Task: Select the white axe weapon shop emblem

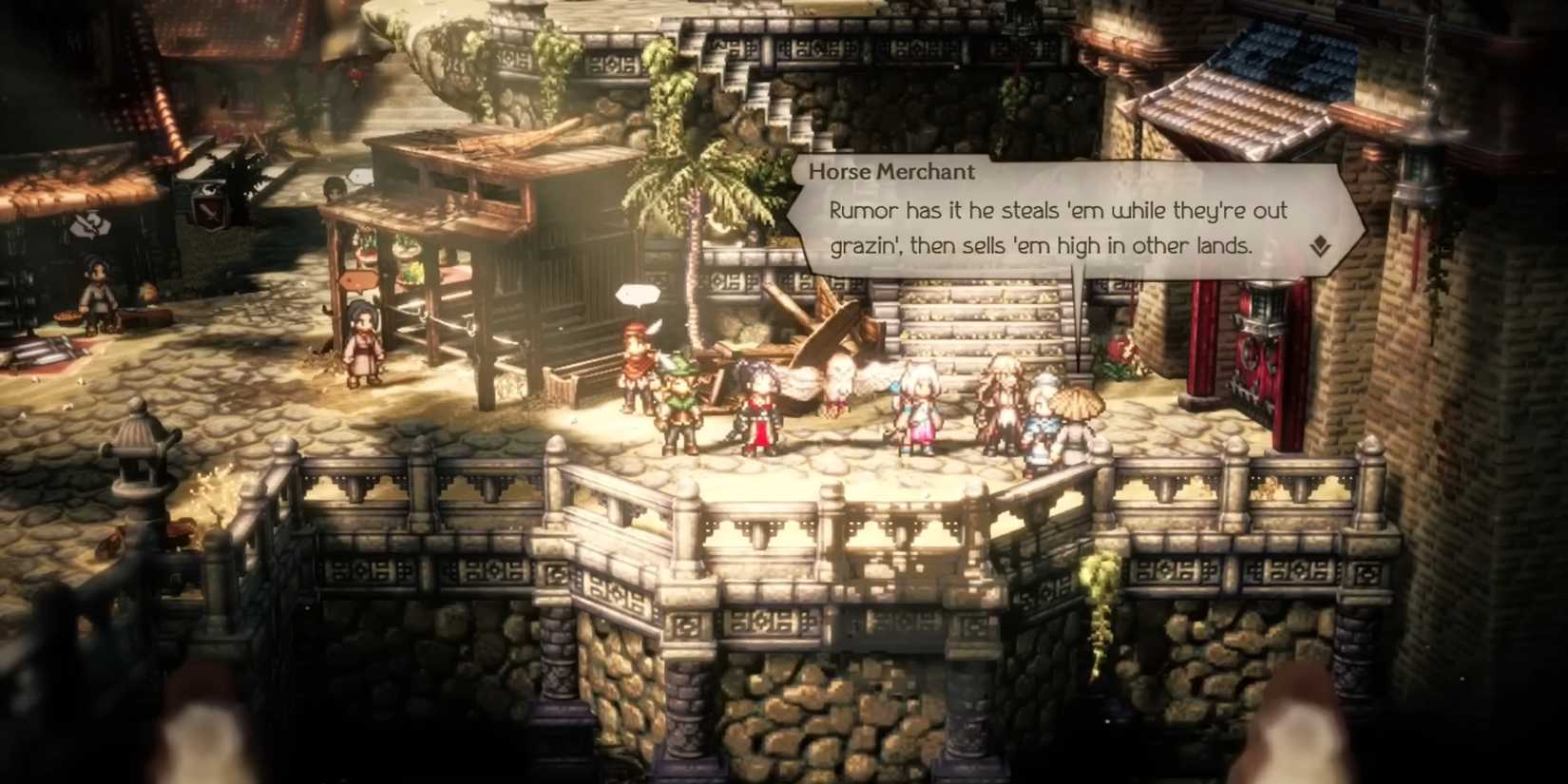Action: (x=88, y=225)
